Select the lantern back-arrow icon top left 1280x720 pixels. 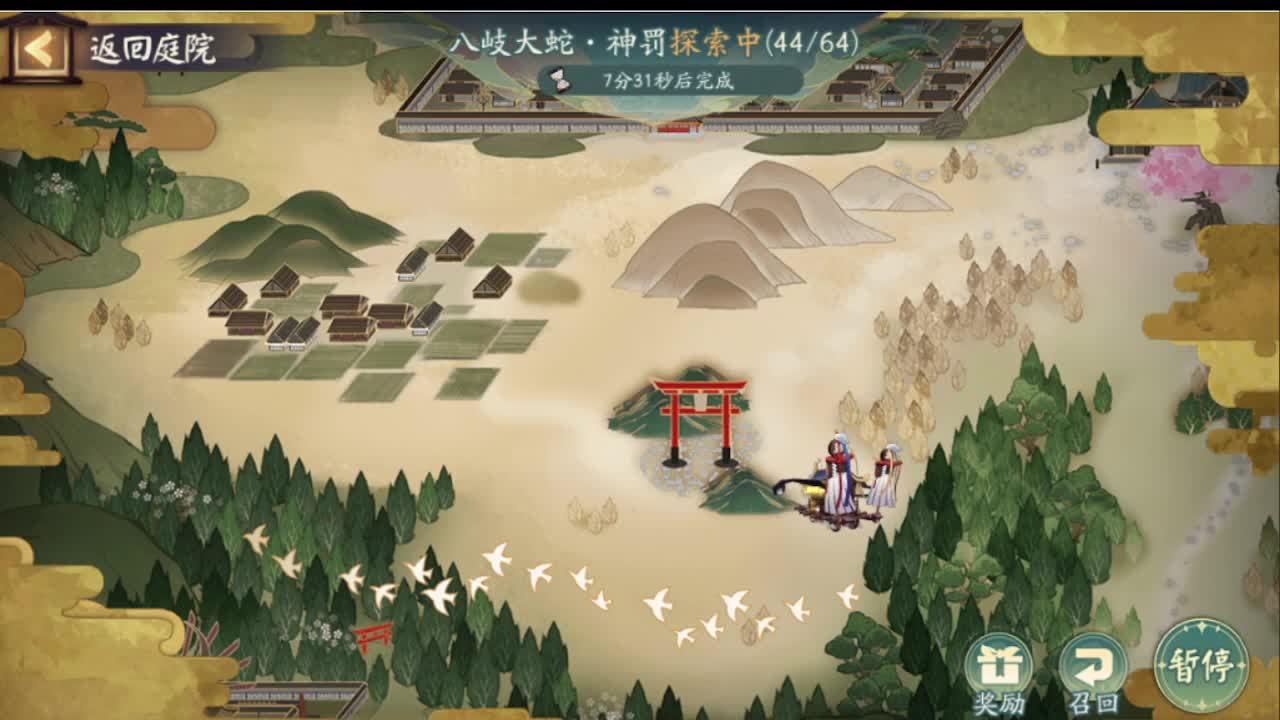40,47
